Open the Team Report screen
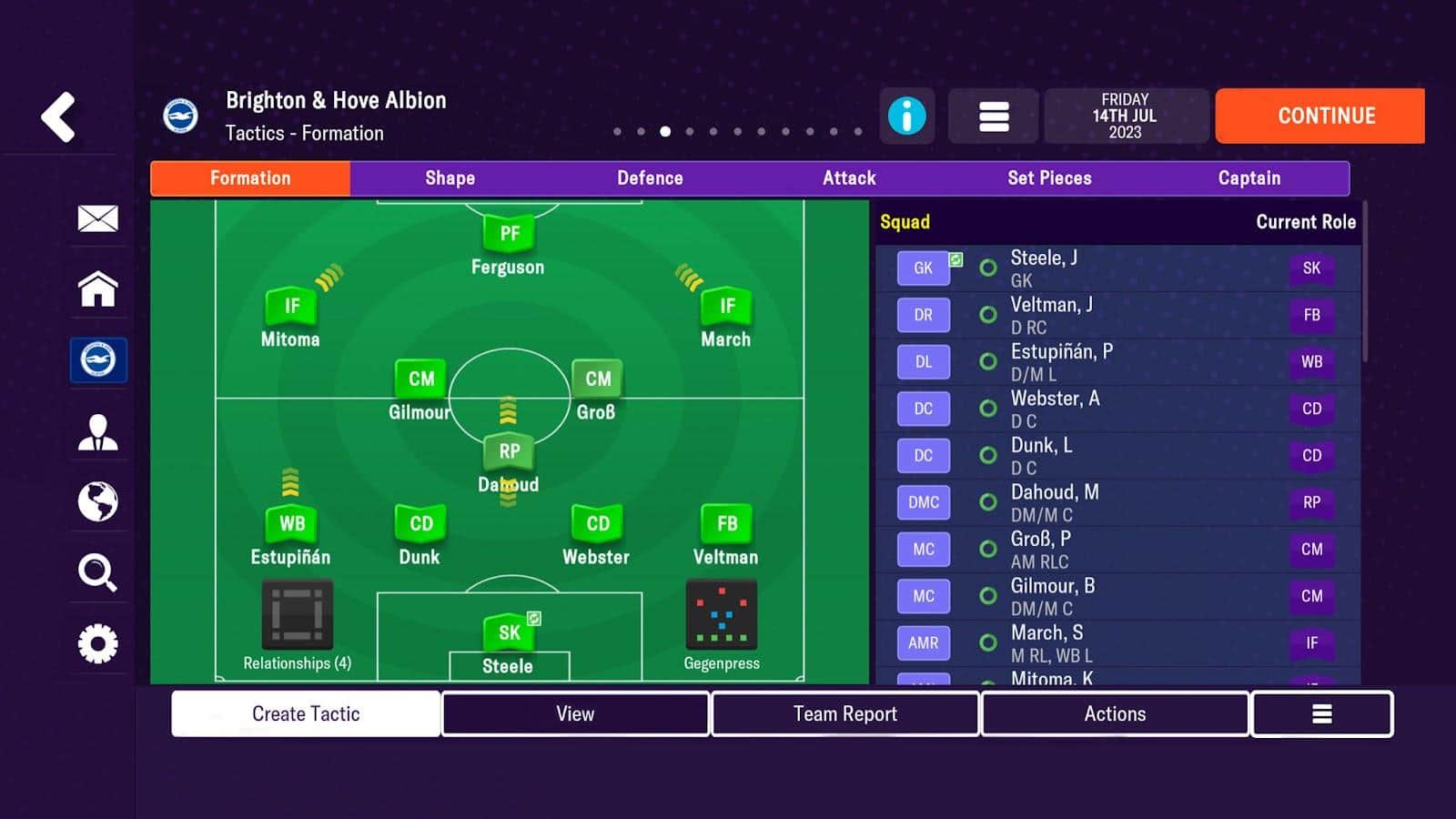The height and width of the screenshot is (819, 1456). tap(844, 713)
